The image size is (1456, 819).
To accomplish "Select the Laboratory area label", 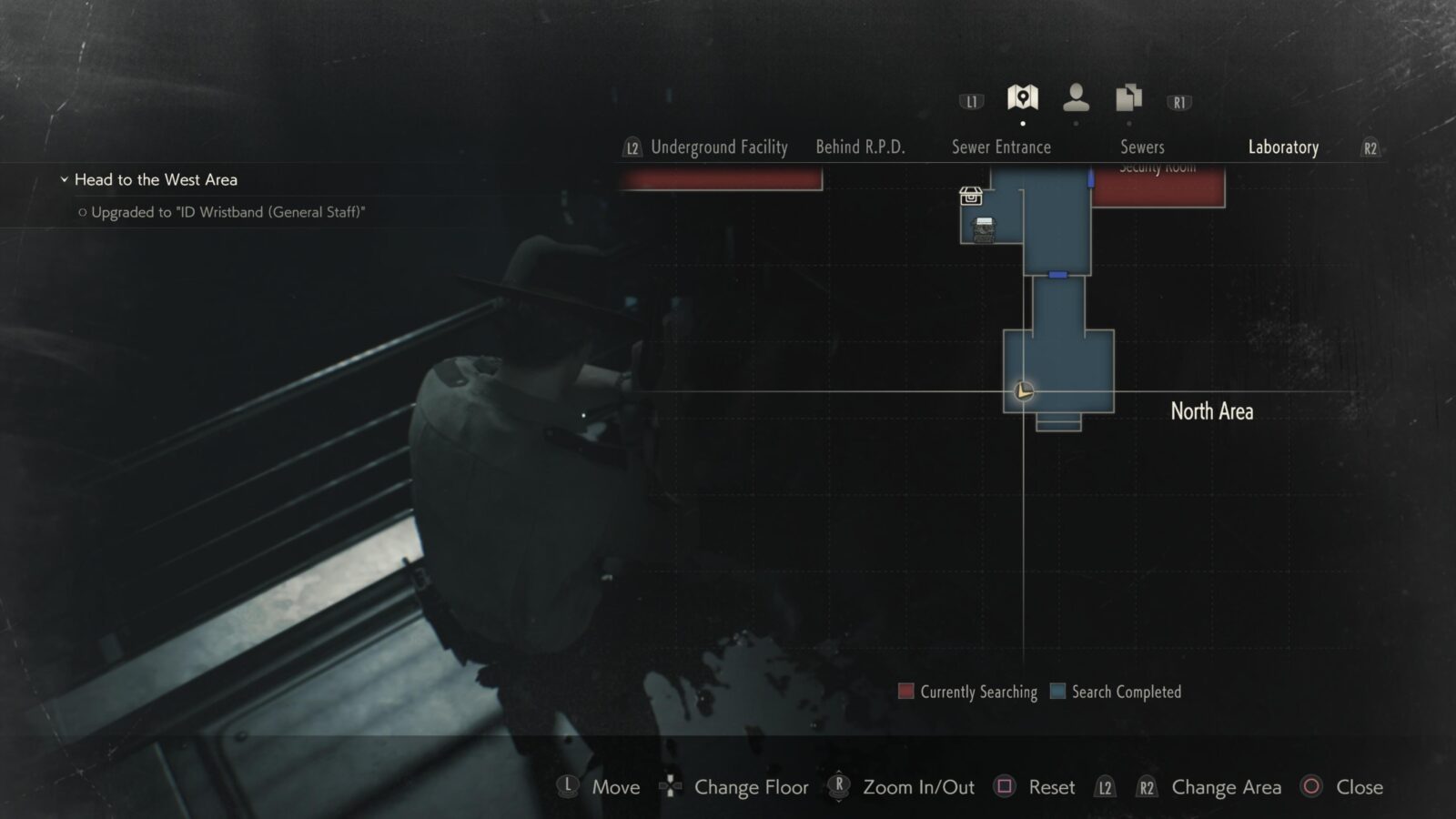I will click(x=1283, y=147).
